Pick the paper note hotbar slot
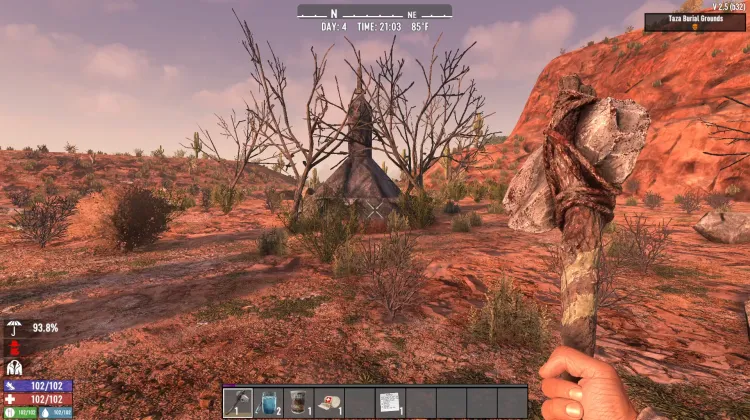Screen dimensions: 750x420 [x=390, y=402]
